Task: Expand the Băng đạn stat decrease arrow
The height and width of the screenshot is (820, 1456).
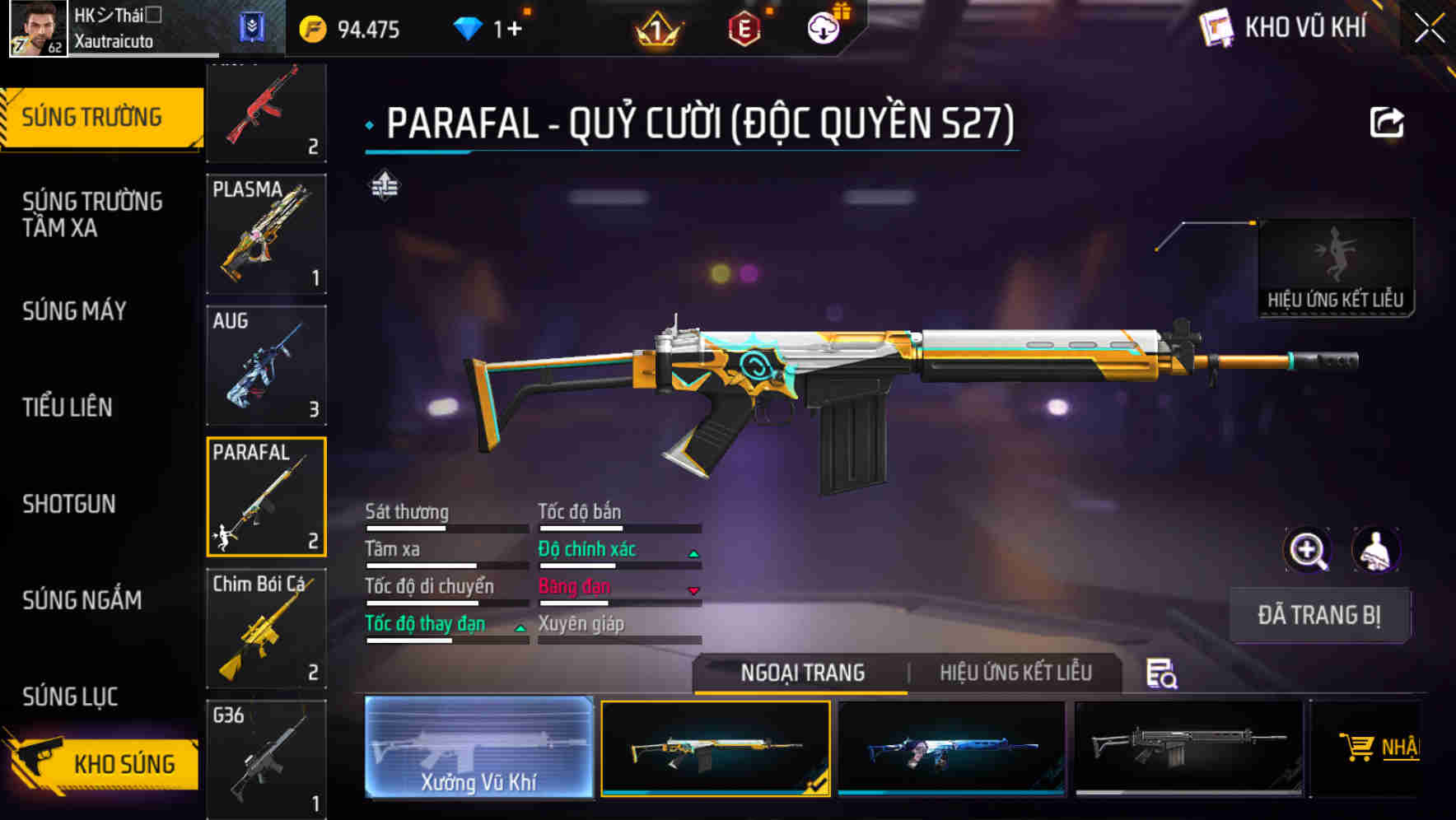Action: tap(694, 591)
